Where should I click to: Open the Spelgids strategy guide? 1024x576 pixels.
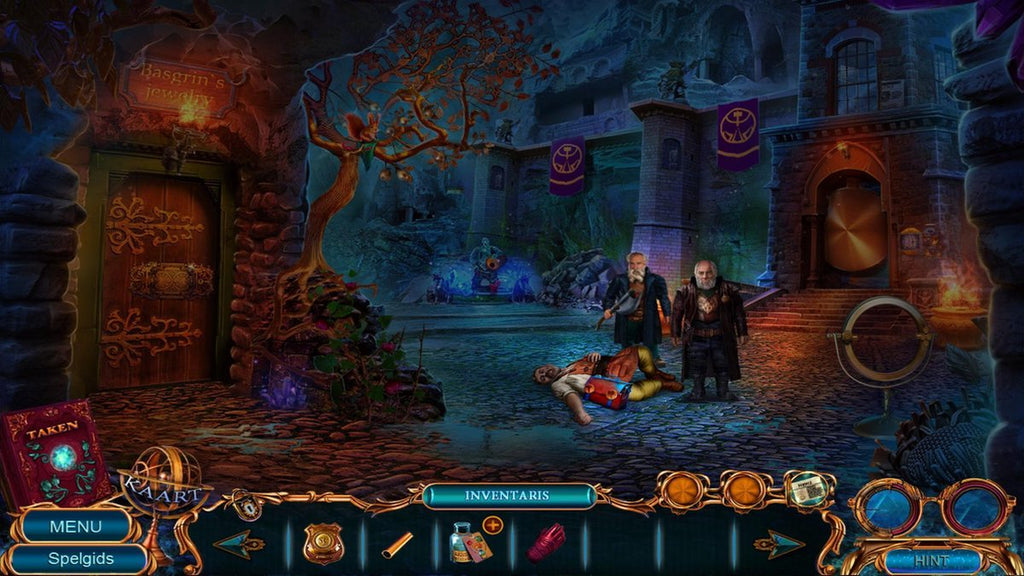80,559
